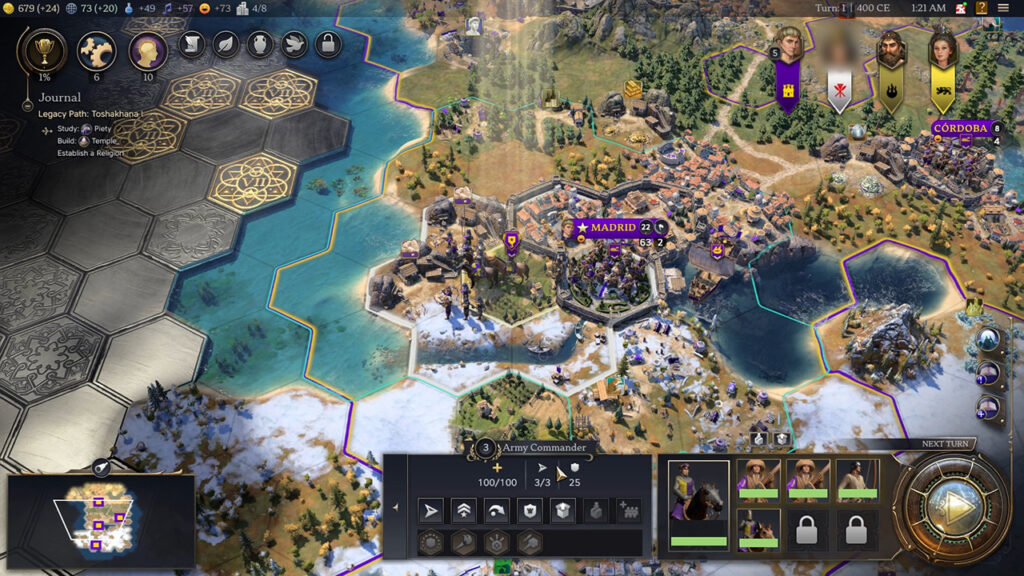Open the Córdoba city banner

(961, 128)
